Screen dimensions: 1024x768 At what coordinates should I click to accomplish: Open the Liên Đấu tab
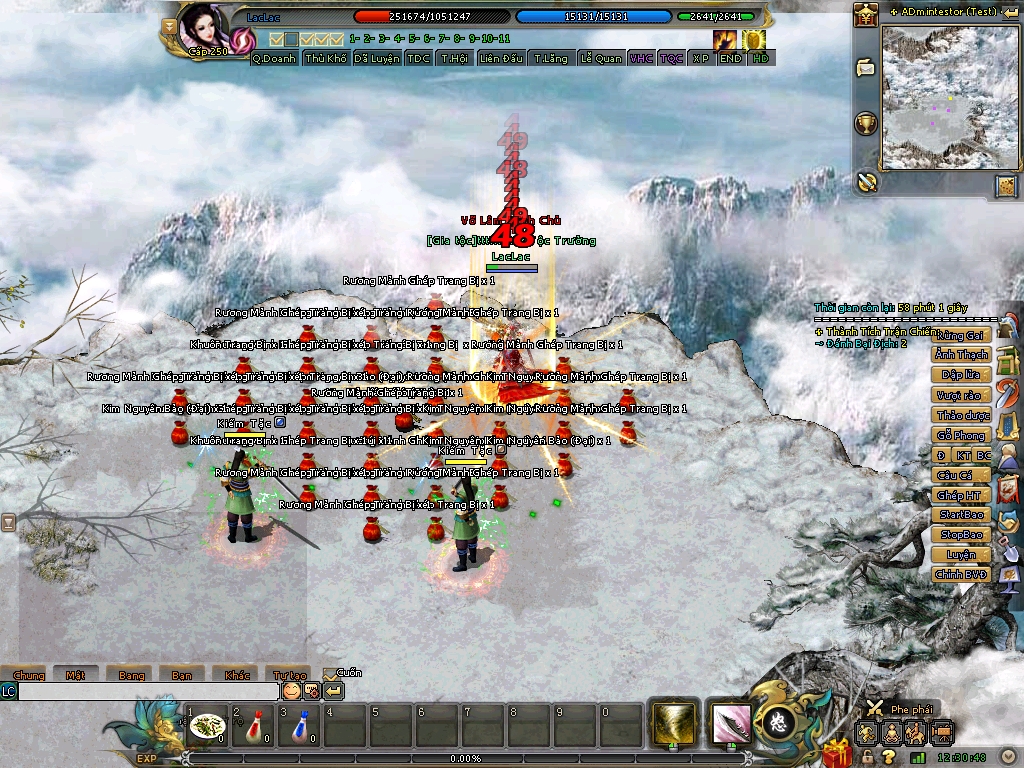501,58
